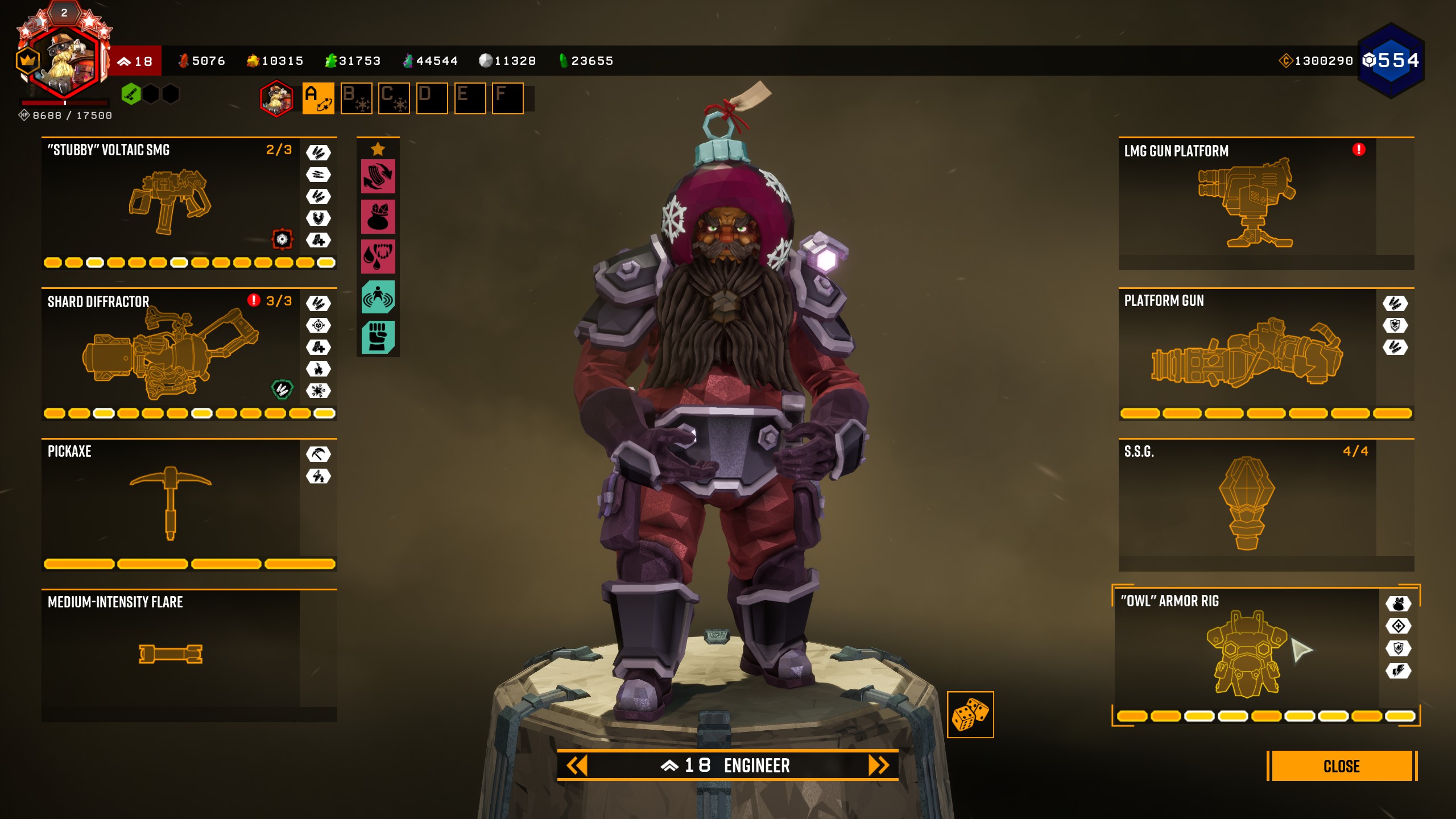The height and width of the screenshot is (819, 1456).
Task: Select the teal raised fist perk
Action: point(378,337)
